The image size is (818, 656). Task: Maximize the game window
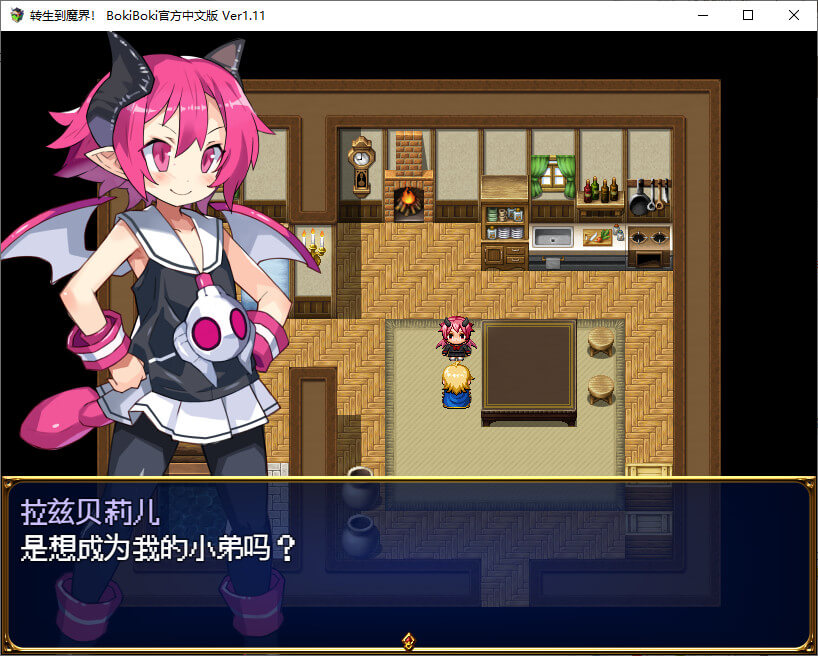click(x=748, y=15)
